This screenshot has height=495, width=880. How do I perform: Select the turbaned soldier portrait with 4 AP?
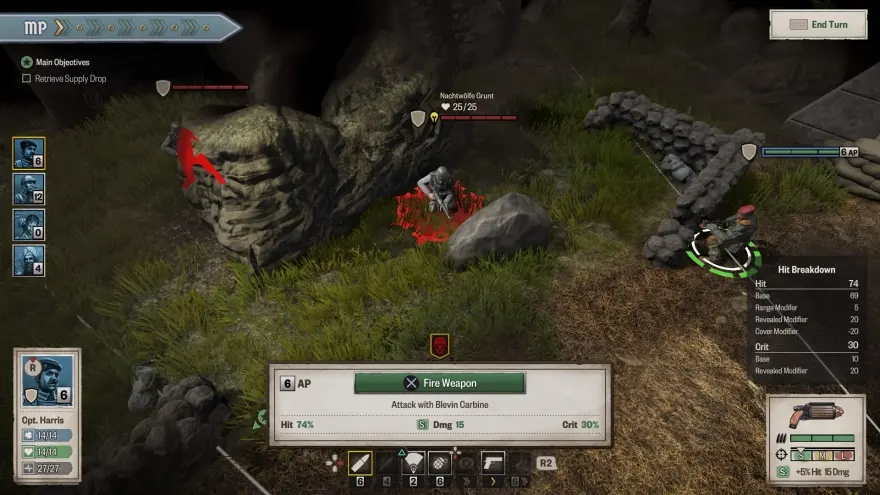click(28, 261)
